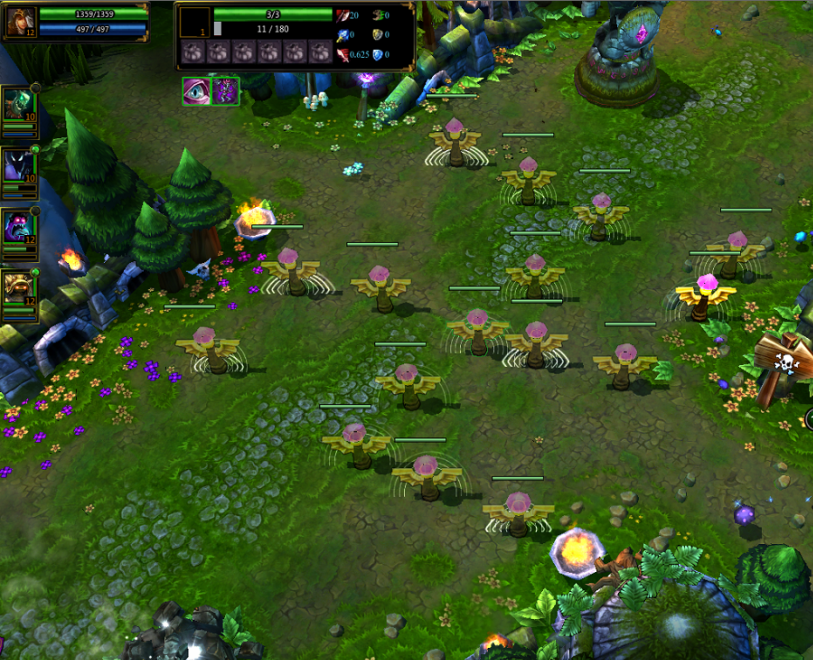Click your champion portrait in the top-left
The width and height of the screenshot is (813, 660).
click(22, 21)
